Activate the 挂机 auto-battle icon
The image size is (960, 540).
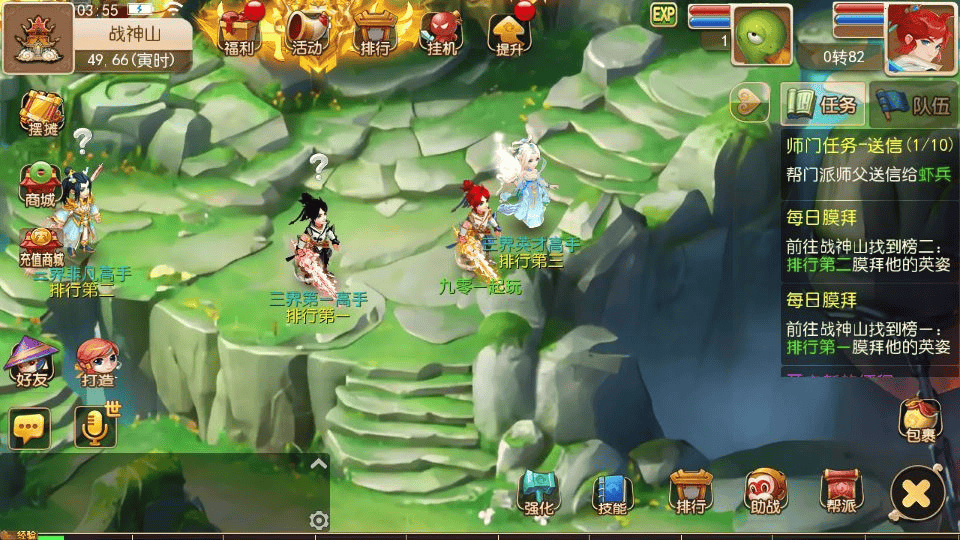[x=441, y=32]
